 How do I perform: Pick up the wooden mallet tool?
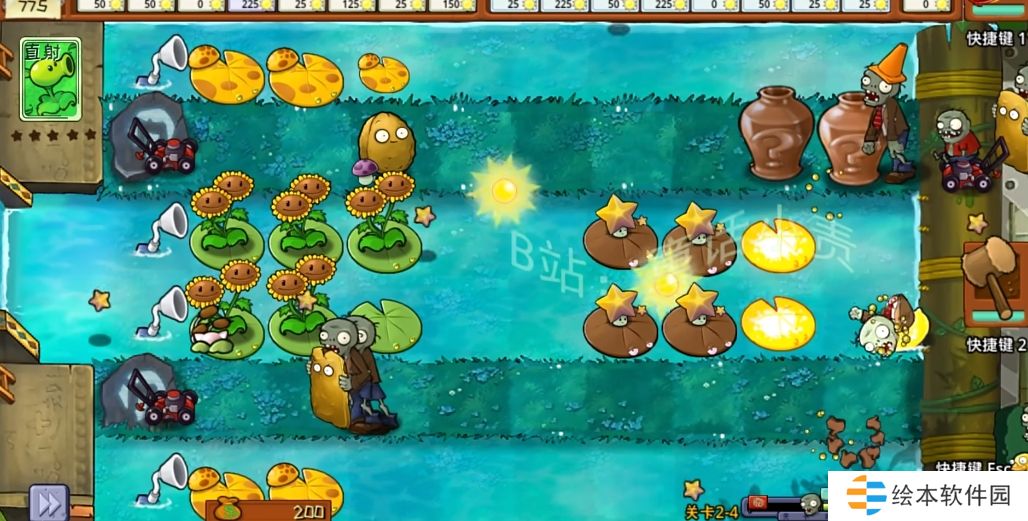(x=990, y=275)
